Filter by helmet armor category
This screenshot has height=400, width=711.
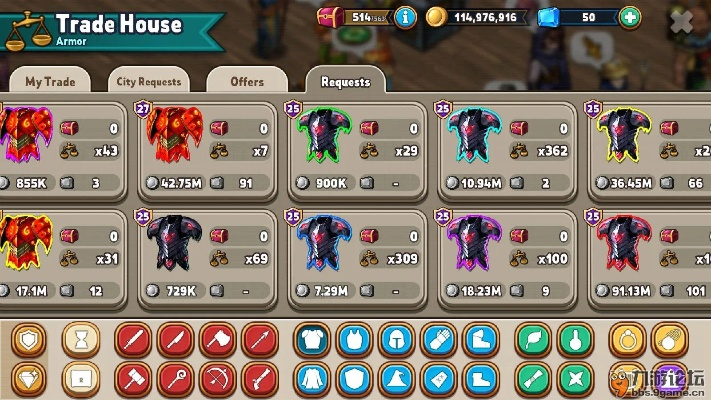pyautogui.click(x=396, y=340)
